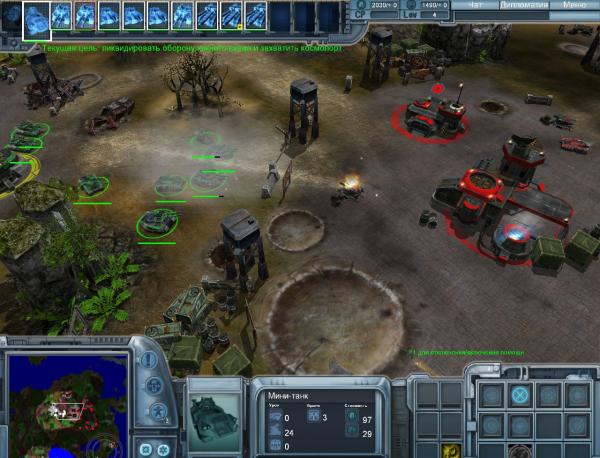Screen dimensions: 600x458
Task: Click the yellow icon in the bottom panel
Action: [453, 451]
